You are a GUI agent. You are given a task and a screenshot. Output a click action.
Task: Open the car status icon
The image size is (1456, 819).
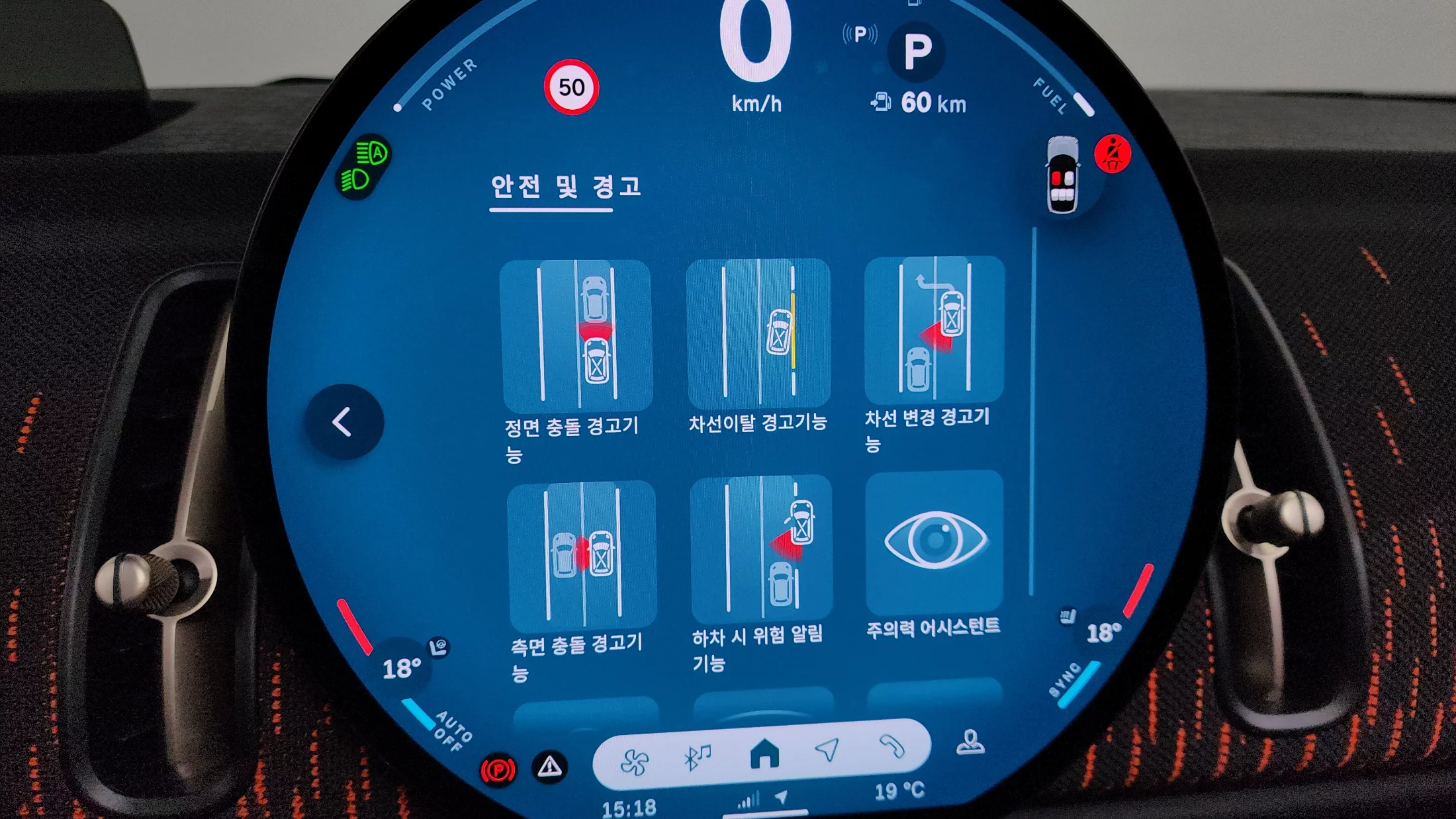pyautogui.click(x=1063, y=175)
